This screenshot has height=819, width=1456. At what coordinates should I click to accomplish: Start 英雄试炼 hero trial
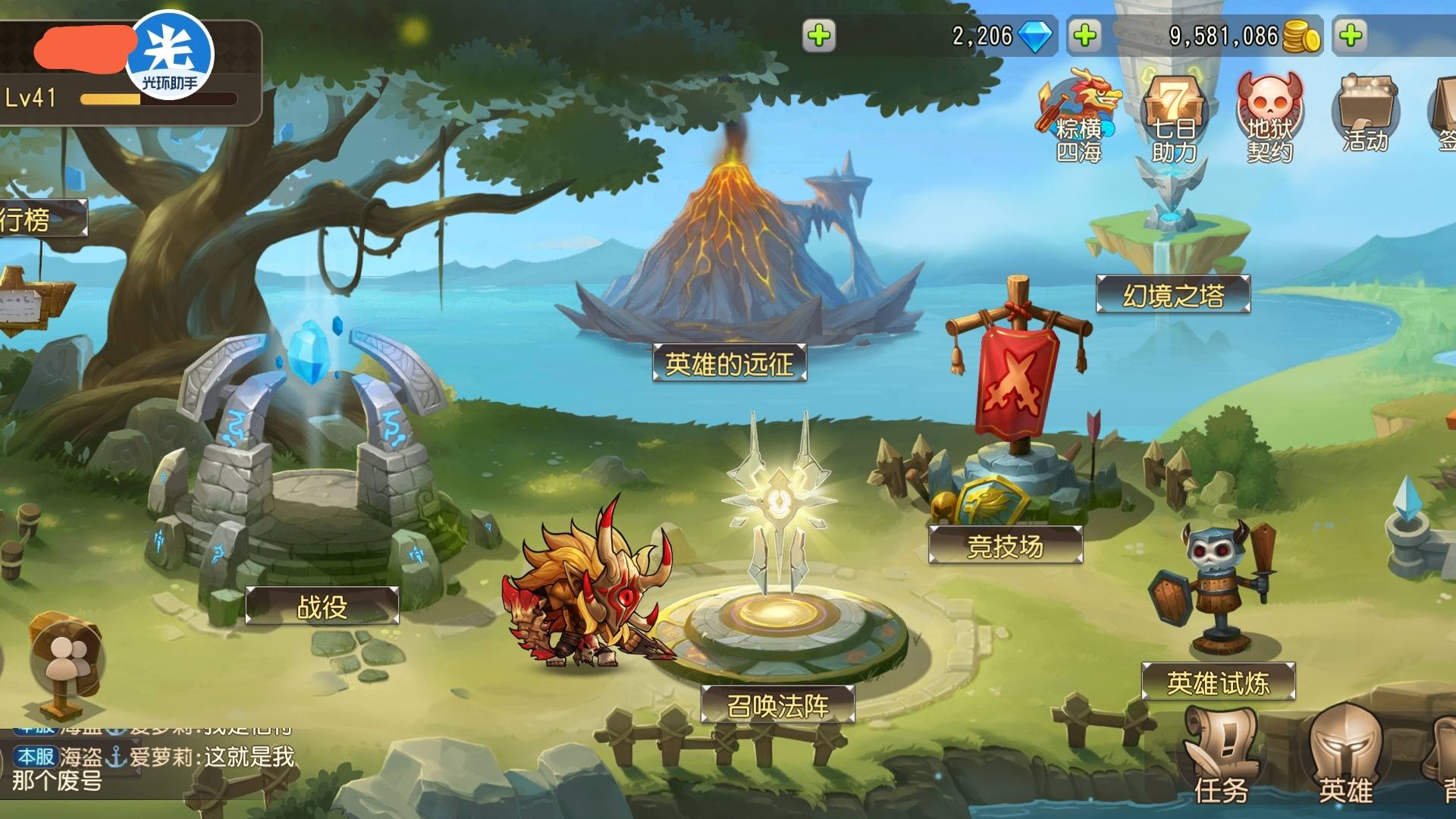click(1218, 682)
